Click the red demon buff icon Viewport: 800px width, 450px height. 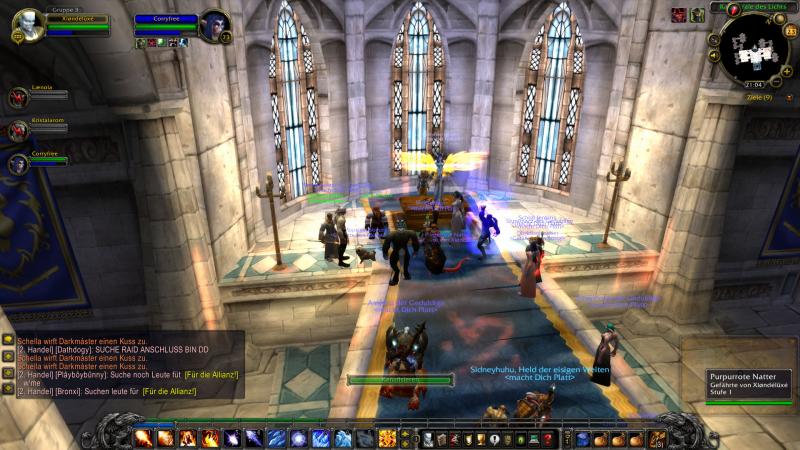point(678,14)
